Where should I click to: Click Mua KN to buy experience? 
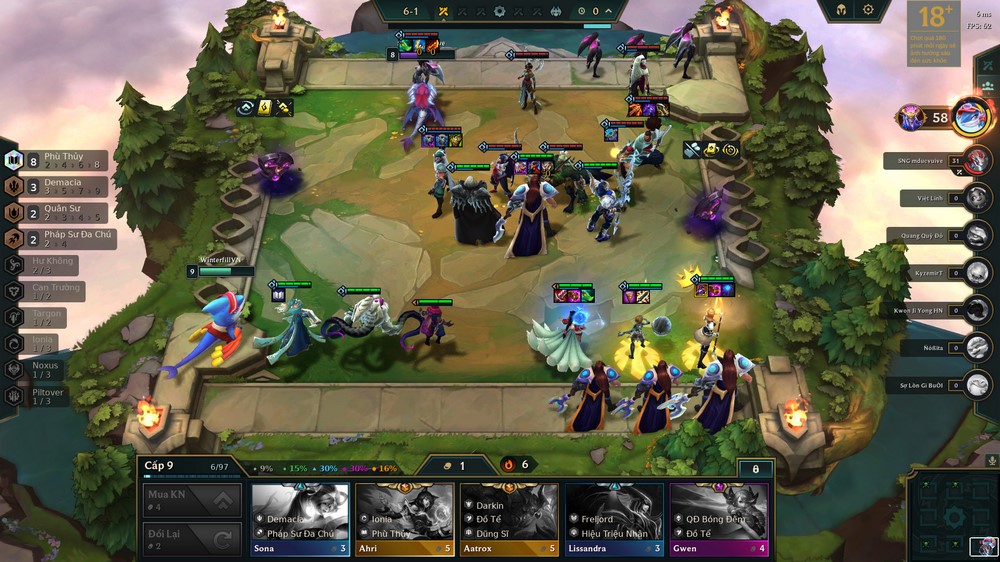[x=192, y=500]
